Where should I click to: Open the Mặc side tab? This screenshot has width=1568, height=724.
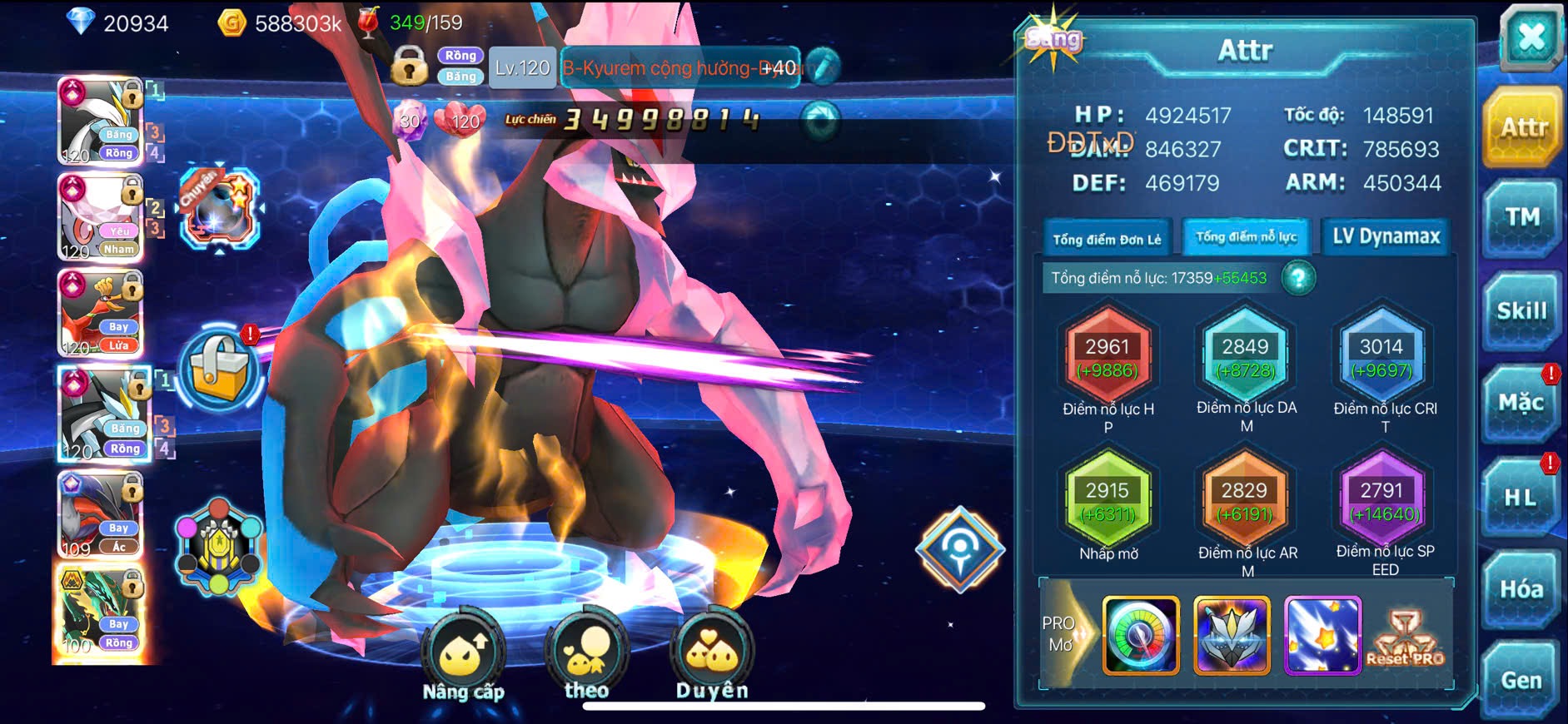[x=1521, y=404]
